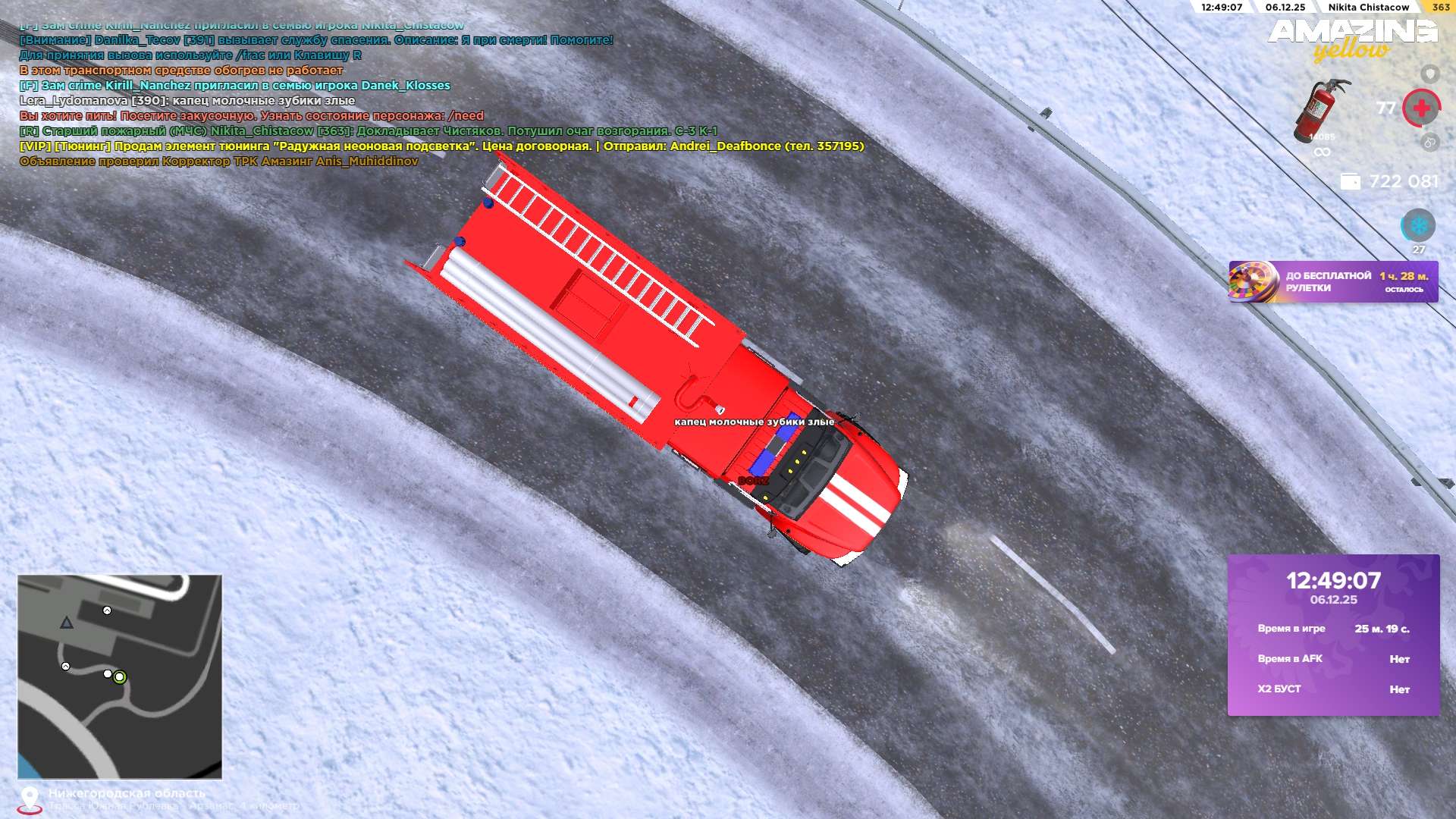Click the location pin icon below minimap
Screen dimensions: 1456x819
[30, 799]
